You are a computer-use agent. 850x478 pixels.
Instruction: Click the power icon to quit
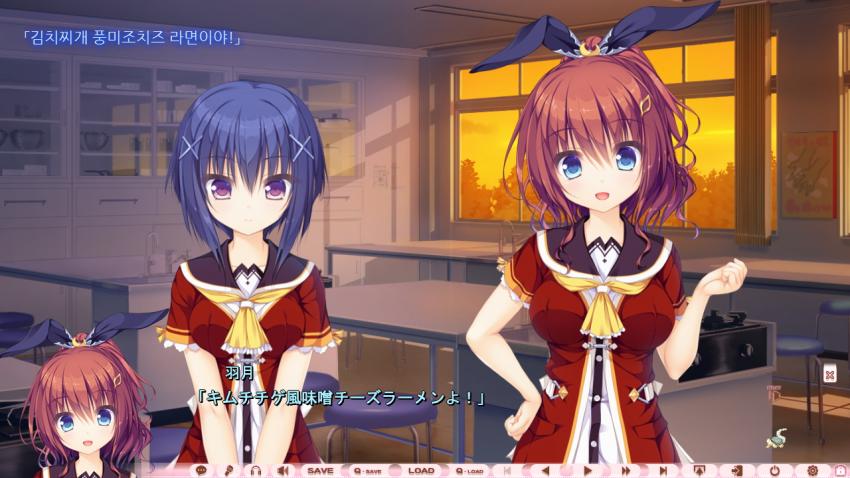(775, 470)
